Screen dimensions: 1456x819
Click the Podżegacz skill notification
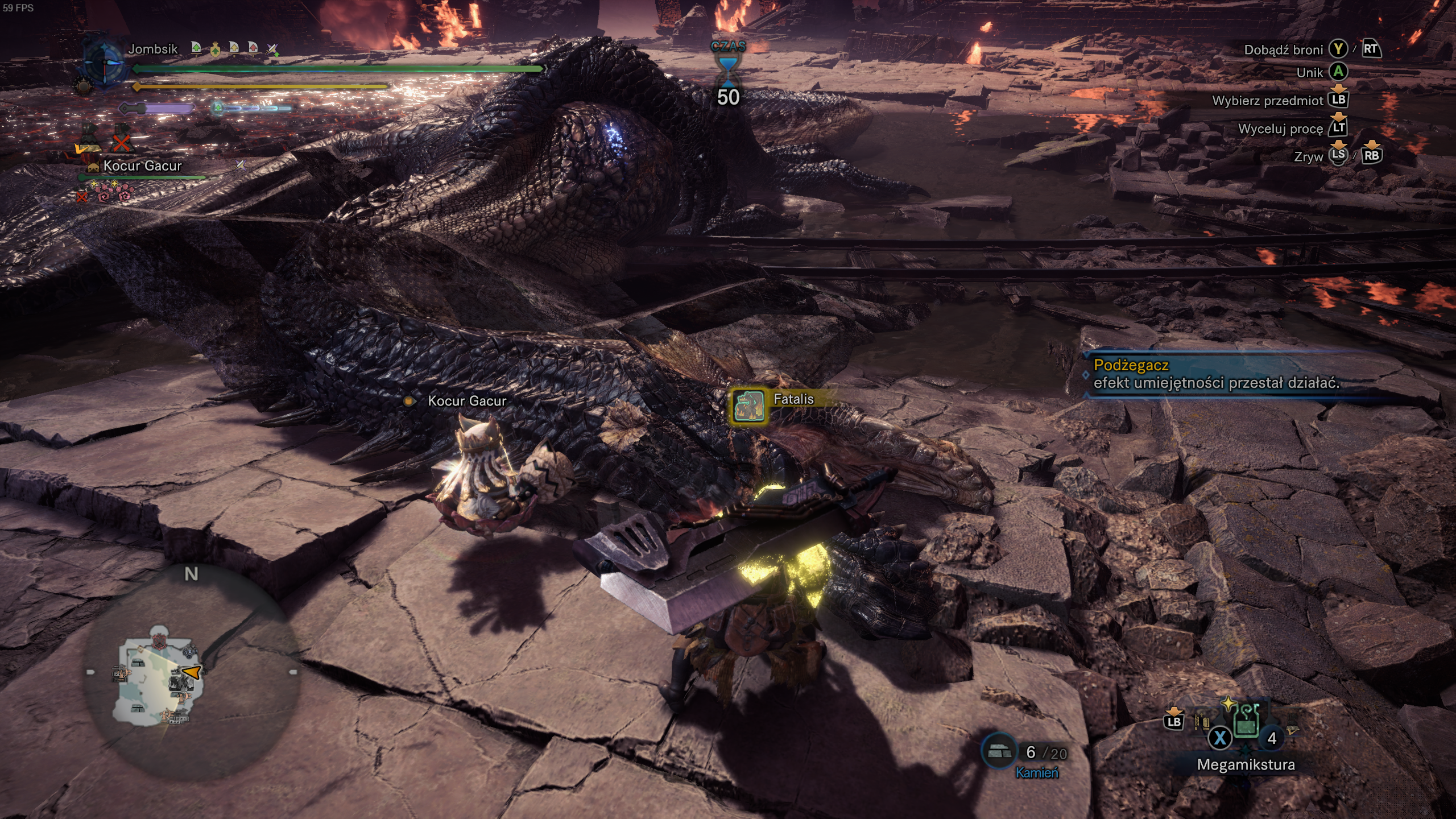[x=1216, y=374]
